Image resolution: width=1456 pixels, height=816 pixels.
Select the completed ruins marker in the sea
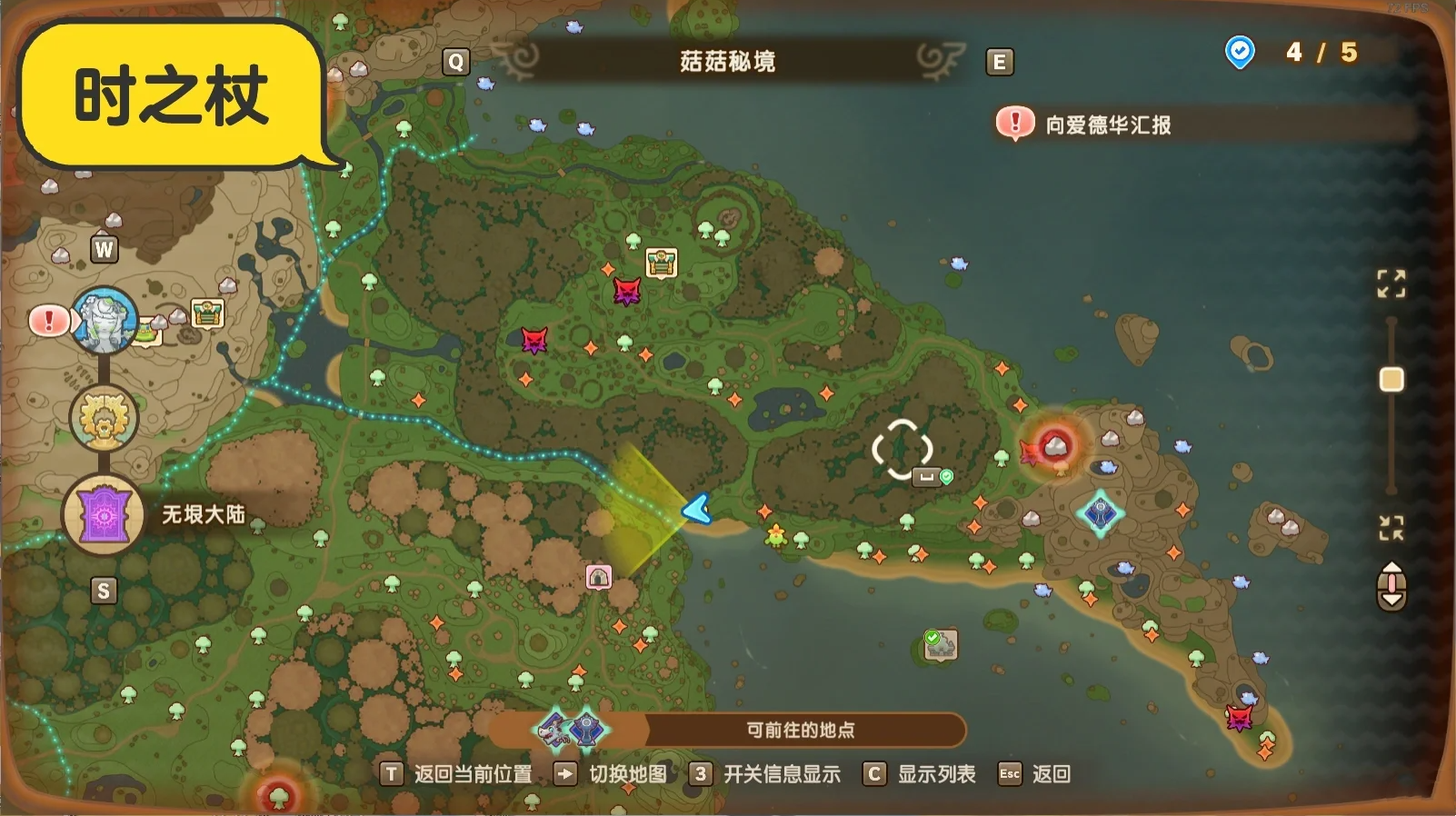tap(941, 644)
